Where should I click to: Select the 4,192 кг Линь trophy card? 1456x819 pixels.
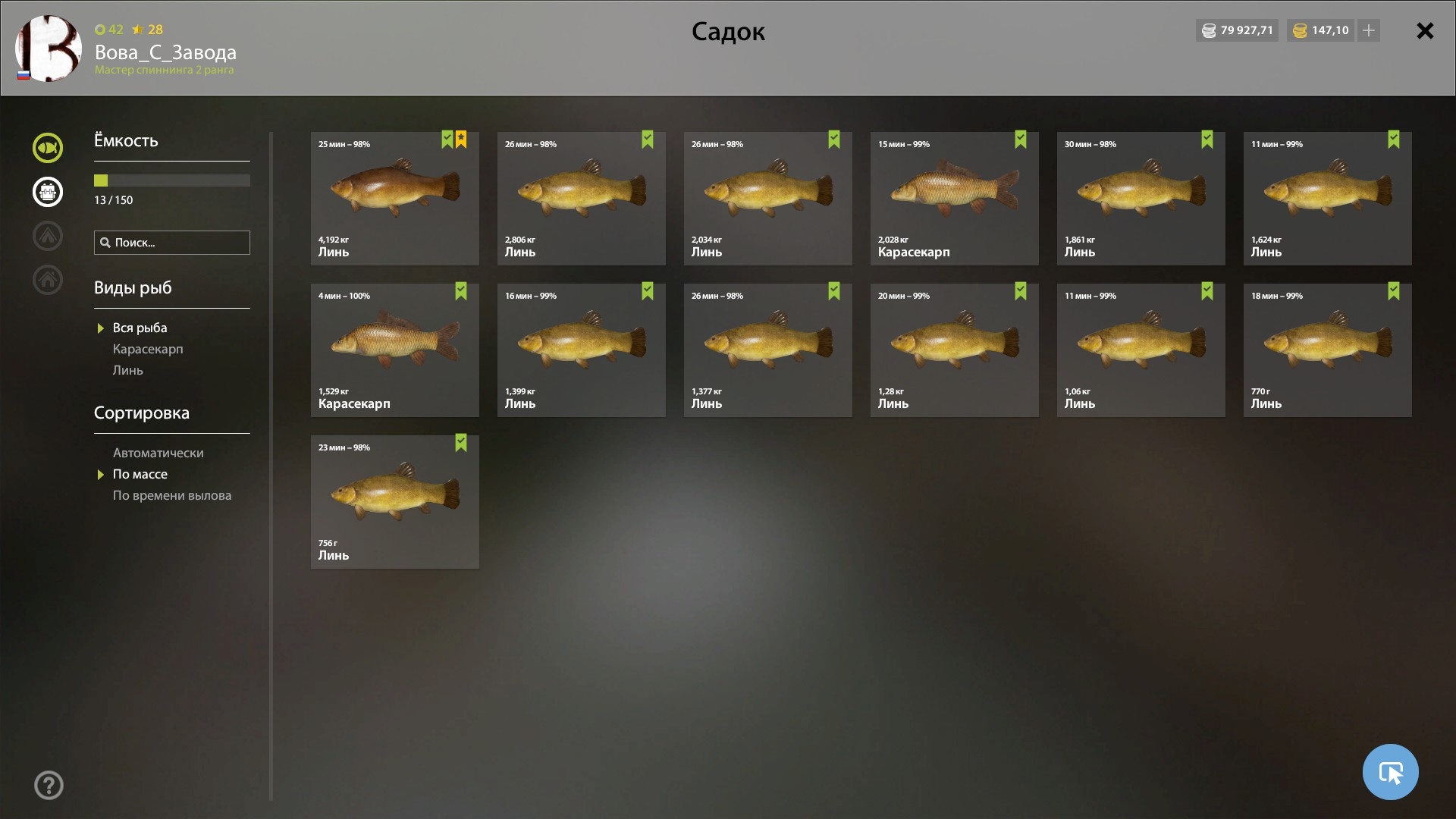(394, 198)
